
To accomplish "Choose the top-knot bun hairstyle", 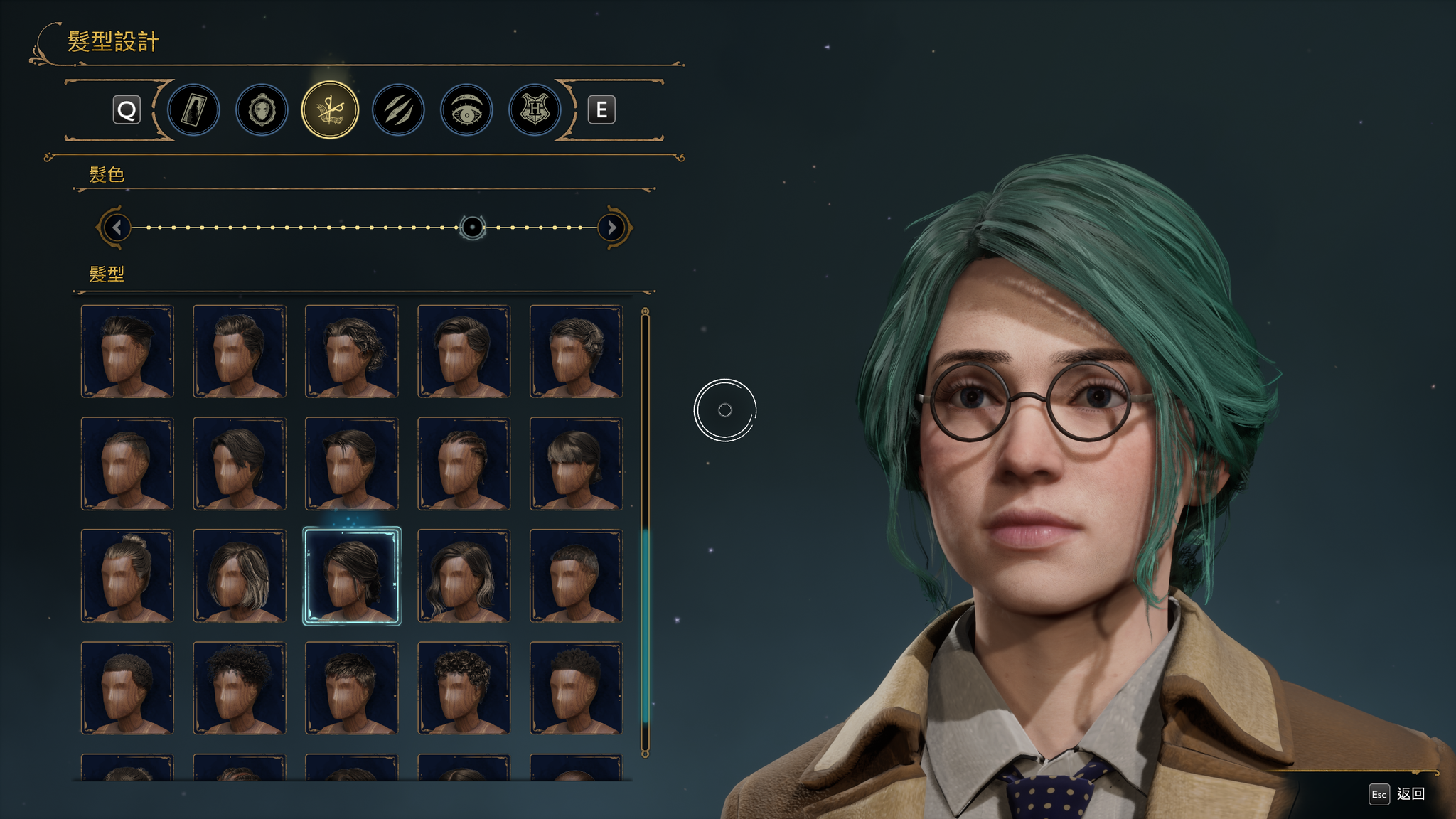I will coord(127,576).
